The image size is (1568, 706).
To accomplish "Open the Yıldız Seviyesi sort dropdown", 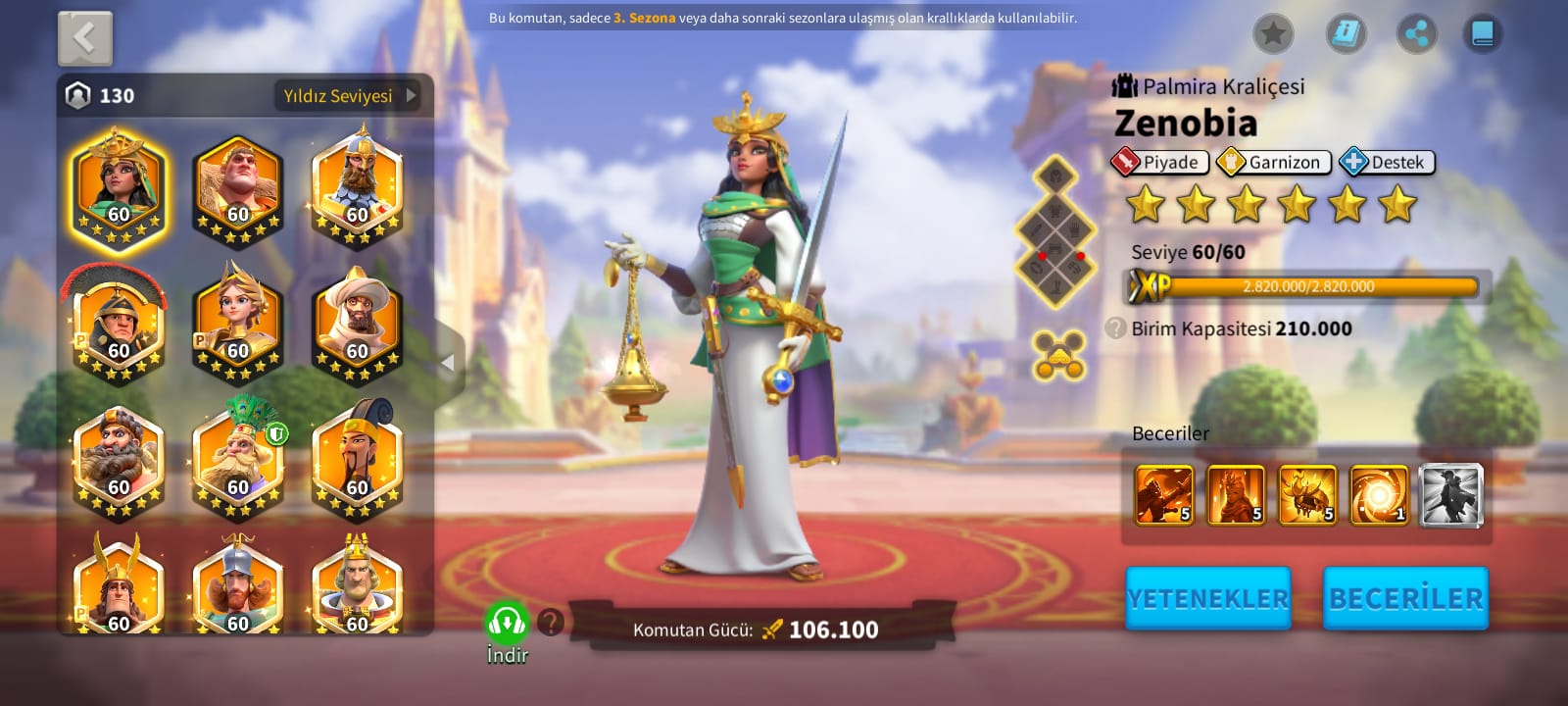I will tap(350, 96).
